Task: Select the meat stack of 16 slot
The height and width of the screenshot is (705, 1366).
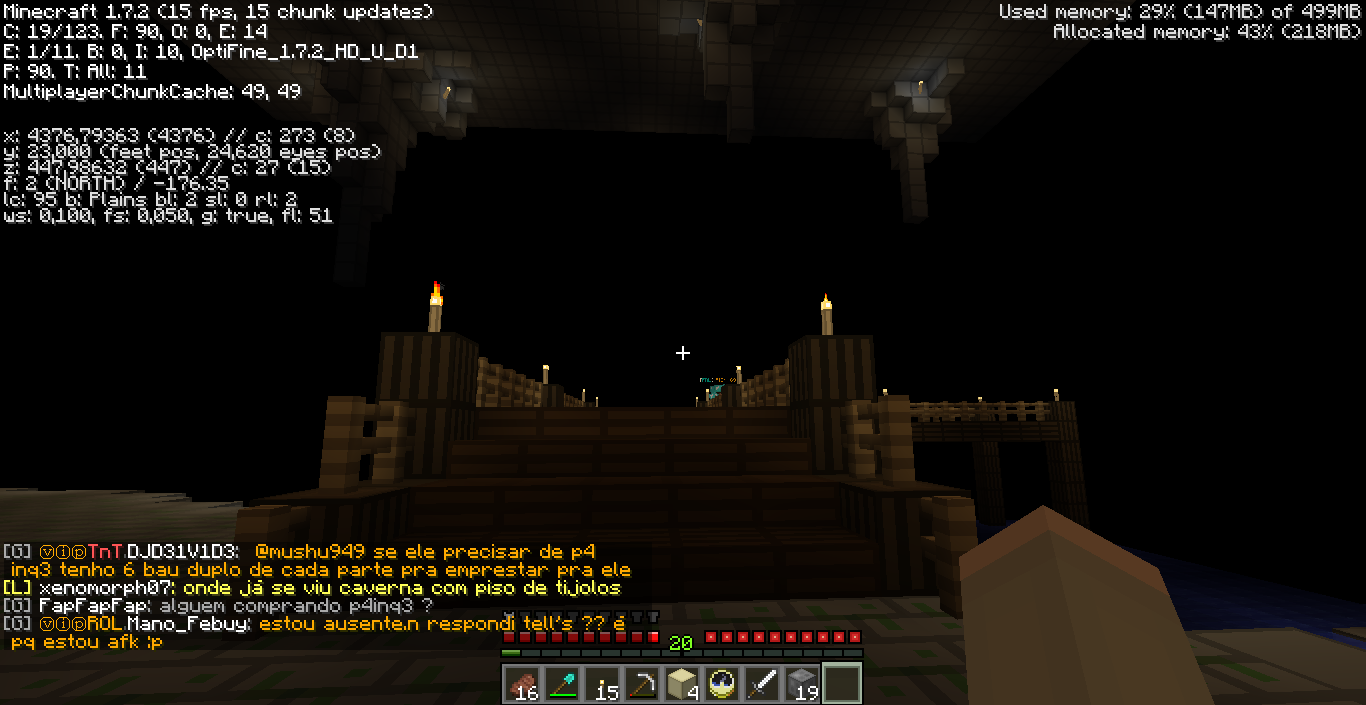Action: (521, 684)
